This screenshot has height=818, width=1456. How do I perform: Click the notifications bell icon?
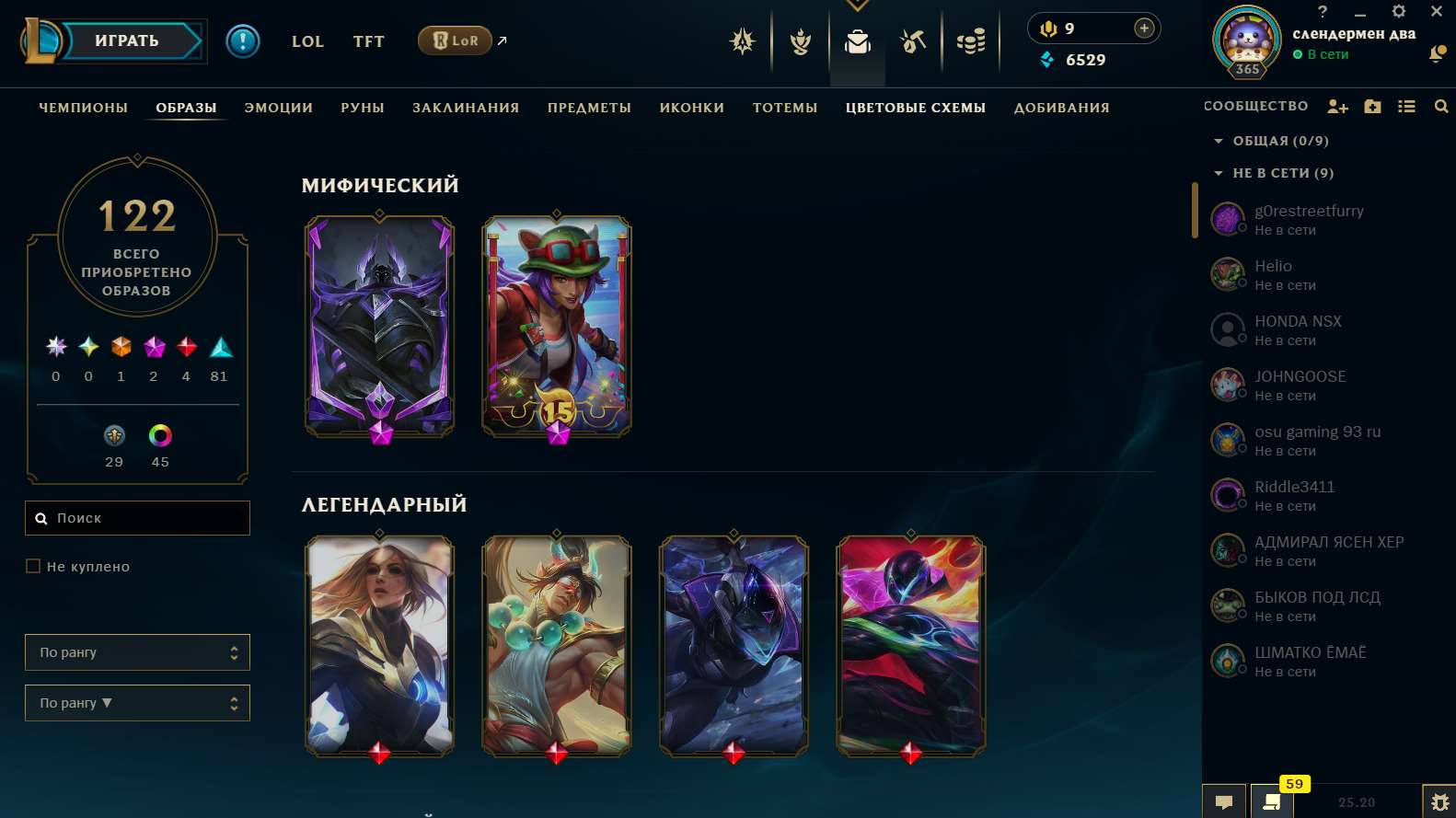[x=1437, y=55]
